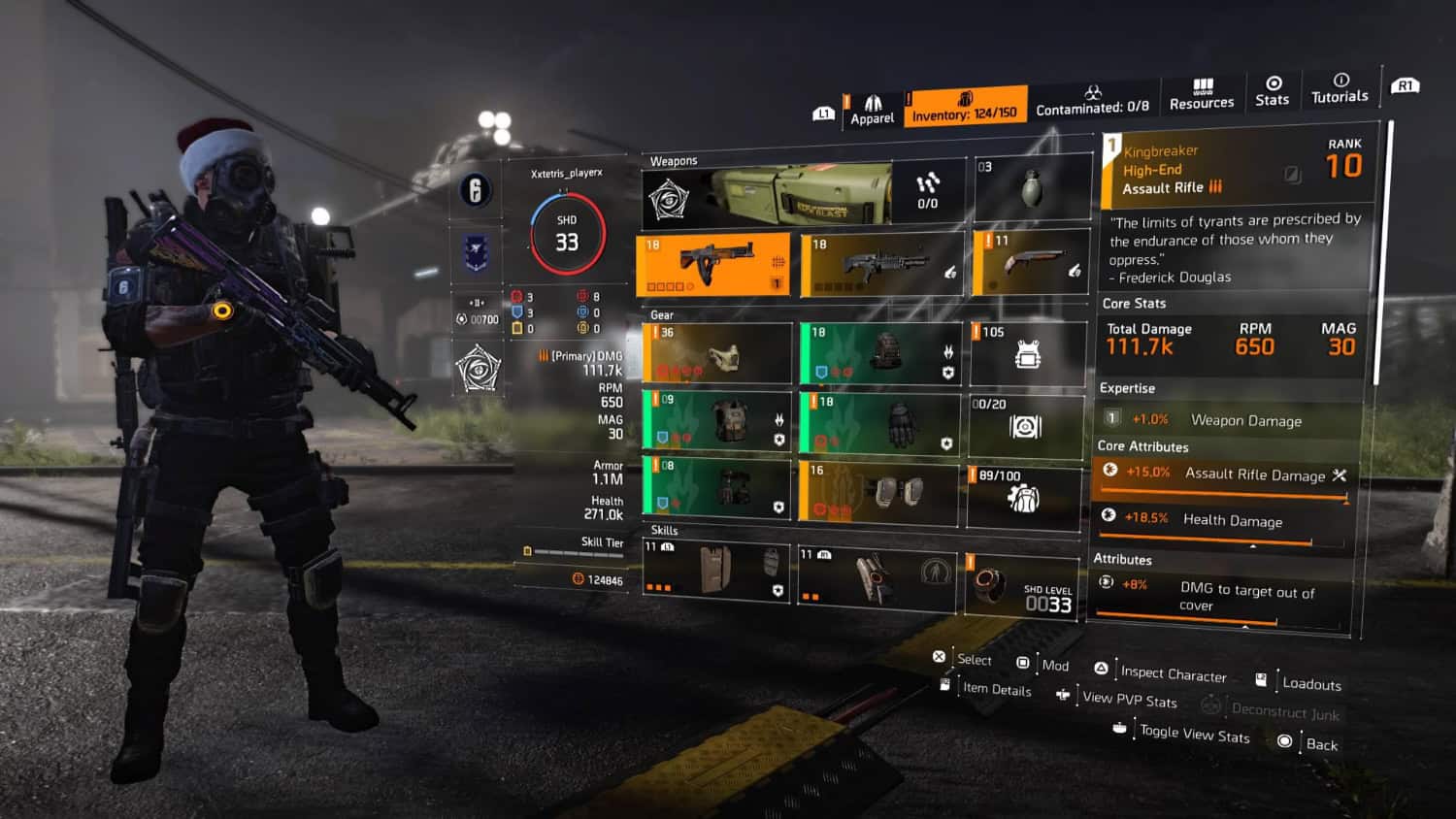Choose the sidearm shotgun slot

(x=1030, y=262)
